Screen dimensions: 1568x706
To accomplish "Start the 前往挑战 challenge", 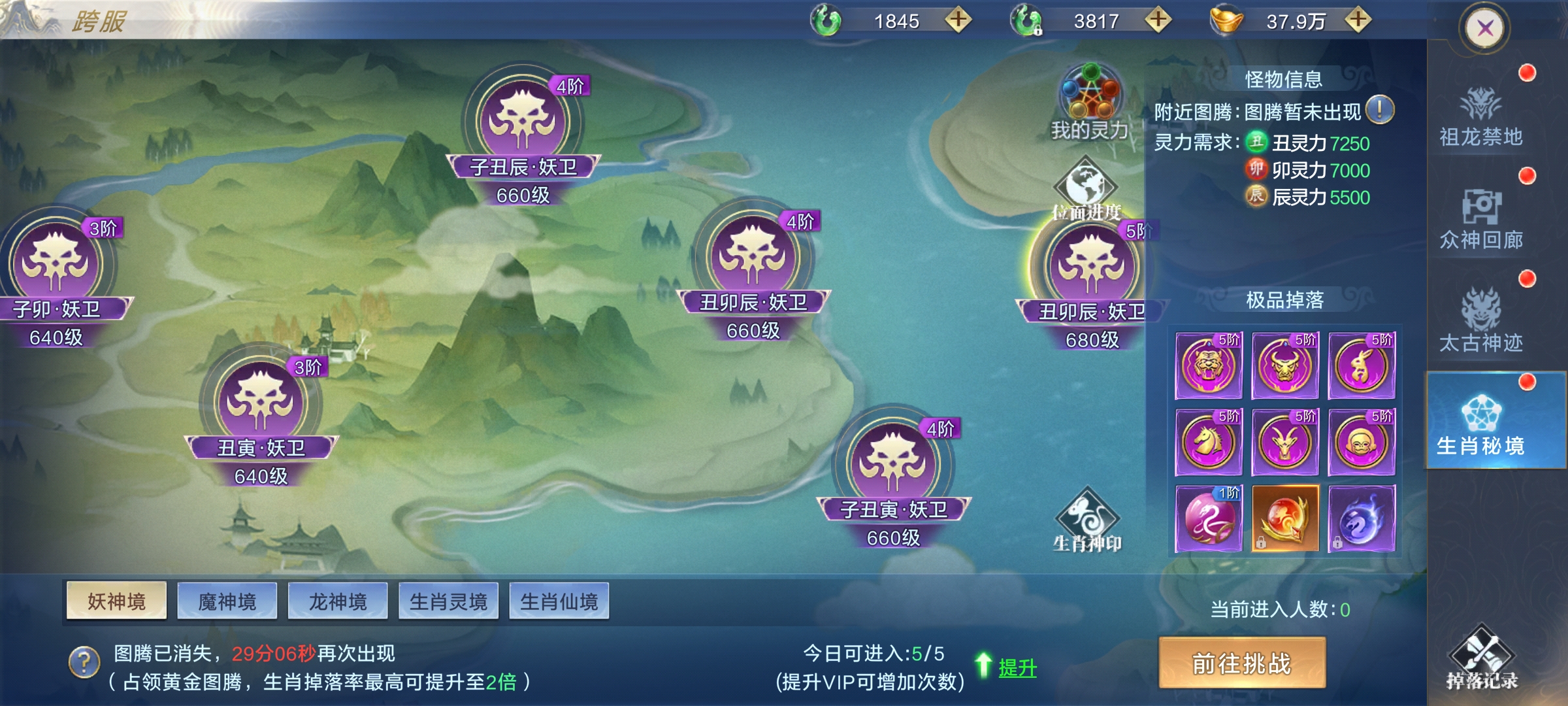I will click(1242, 663).
